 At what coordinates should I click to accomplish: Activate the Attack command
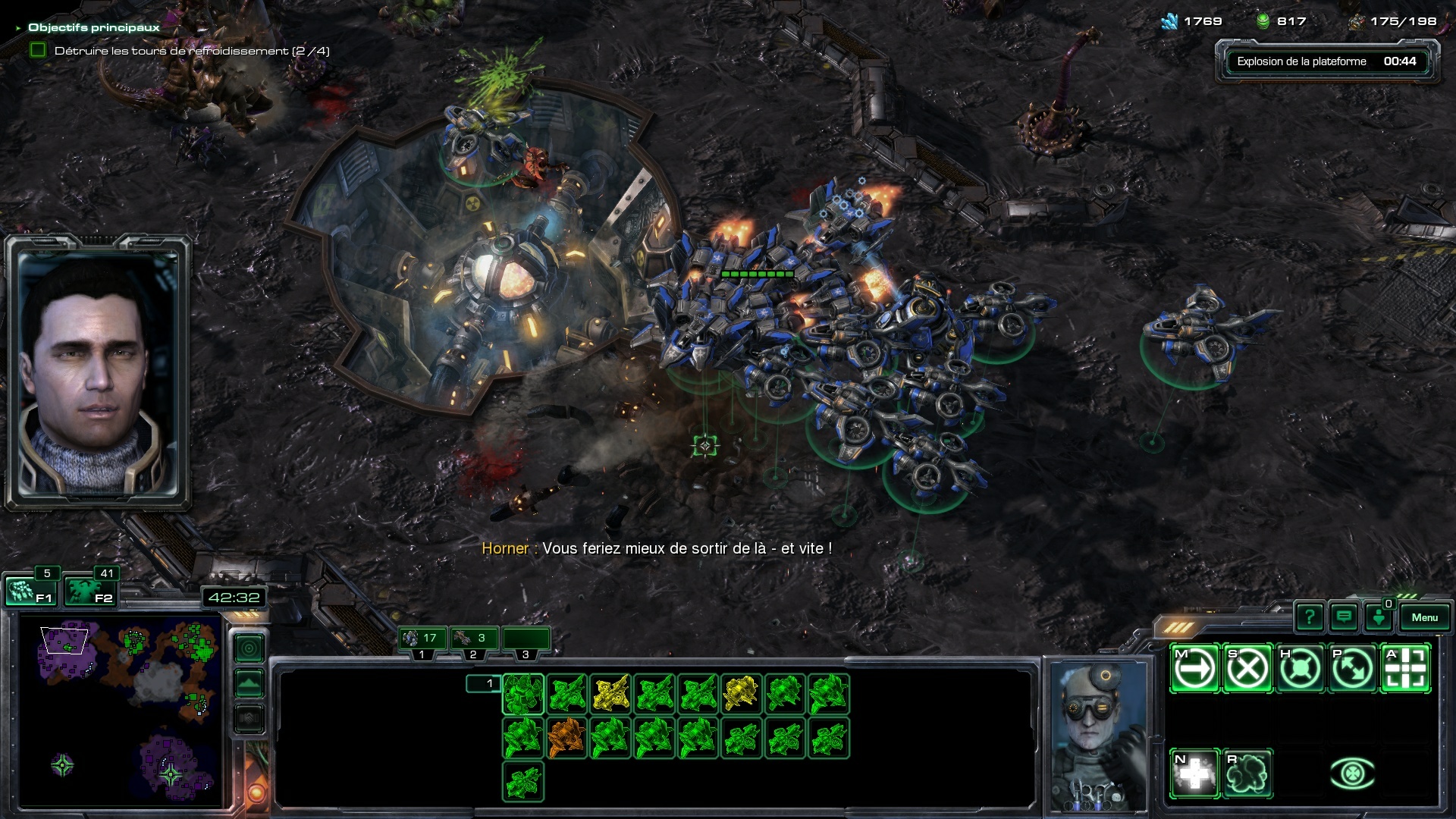(1406, 669)
